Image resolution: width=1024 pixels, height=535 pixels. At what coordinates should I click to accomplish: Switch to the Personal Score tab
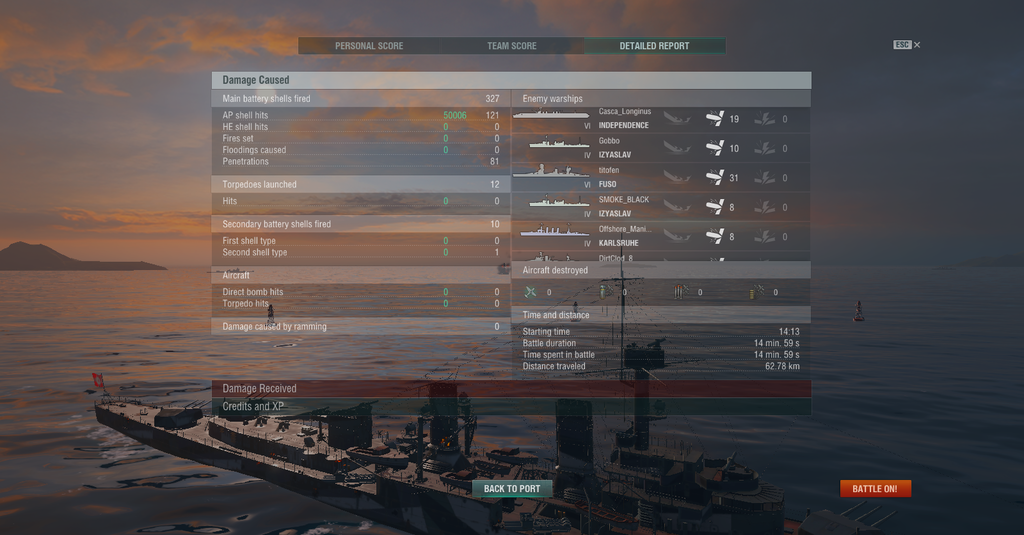(369, 46)
